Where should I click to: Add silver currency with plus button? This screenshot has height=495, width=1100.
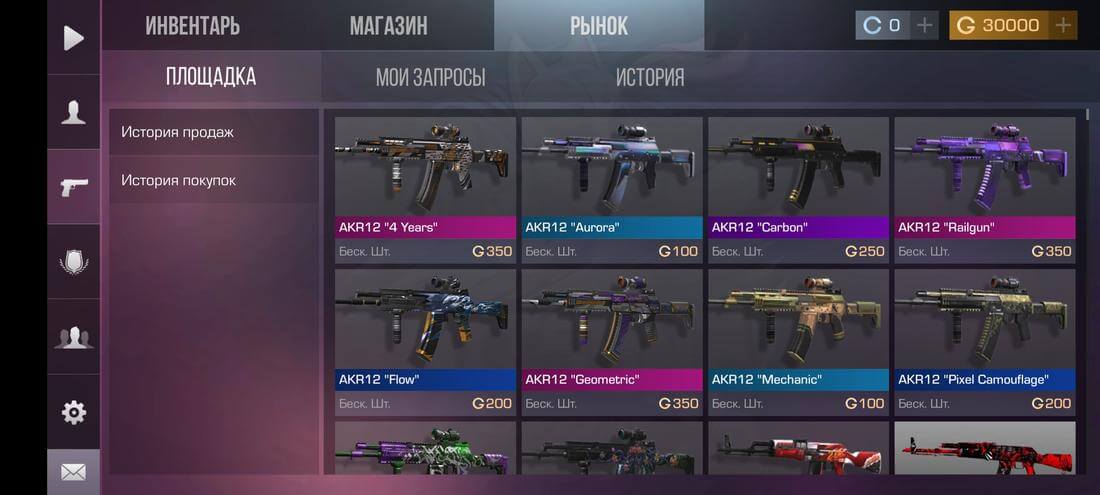[925, 25]
